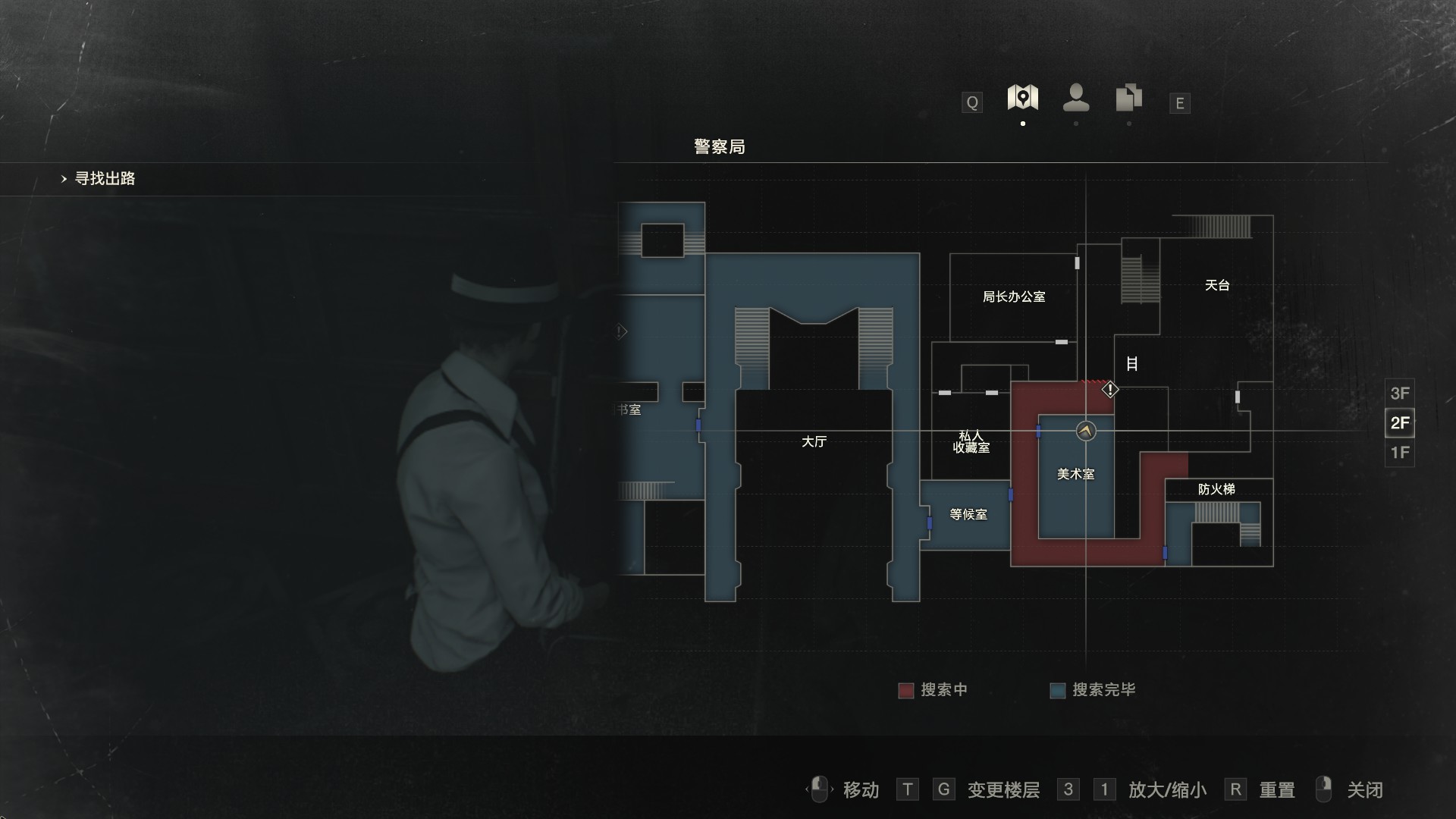The image size is (1456, 819).
Task: Switch map to floor 3F
Action: [x=1399, y=394]
